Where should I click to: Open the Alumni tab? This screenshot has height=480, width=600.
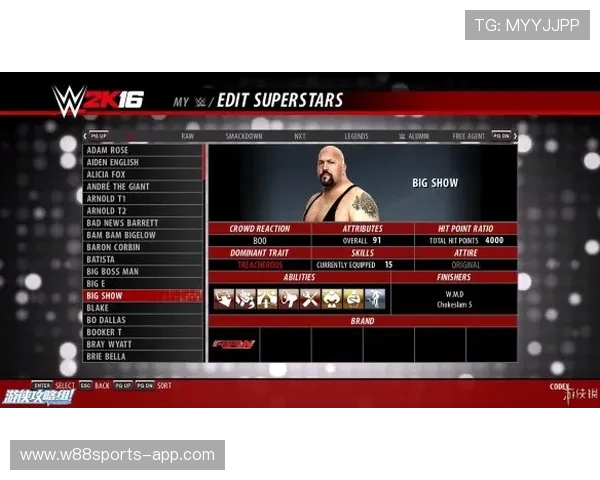pos(413,136)
